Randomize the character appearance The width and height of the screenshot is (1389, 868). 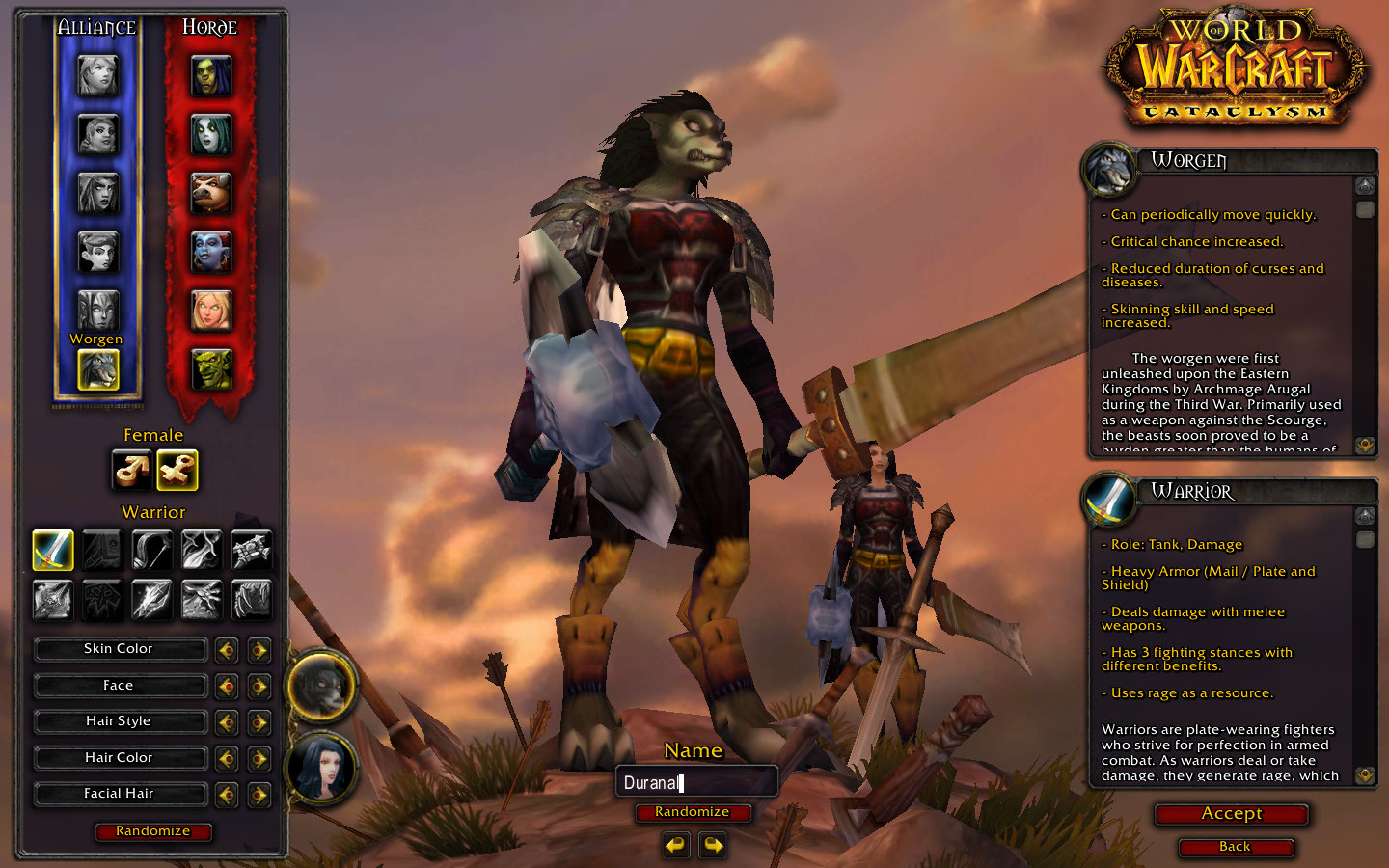coord(152,831)
